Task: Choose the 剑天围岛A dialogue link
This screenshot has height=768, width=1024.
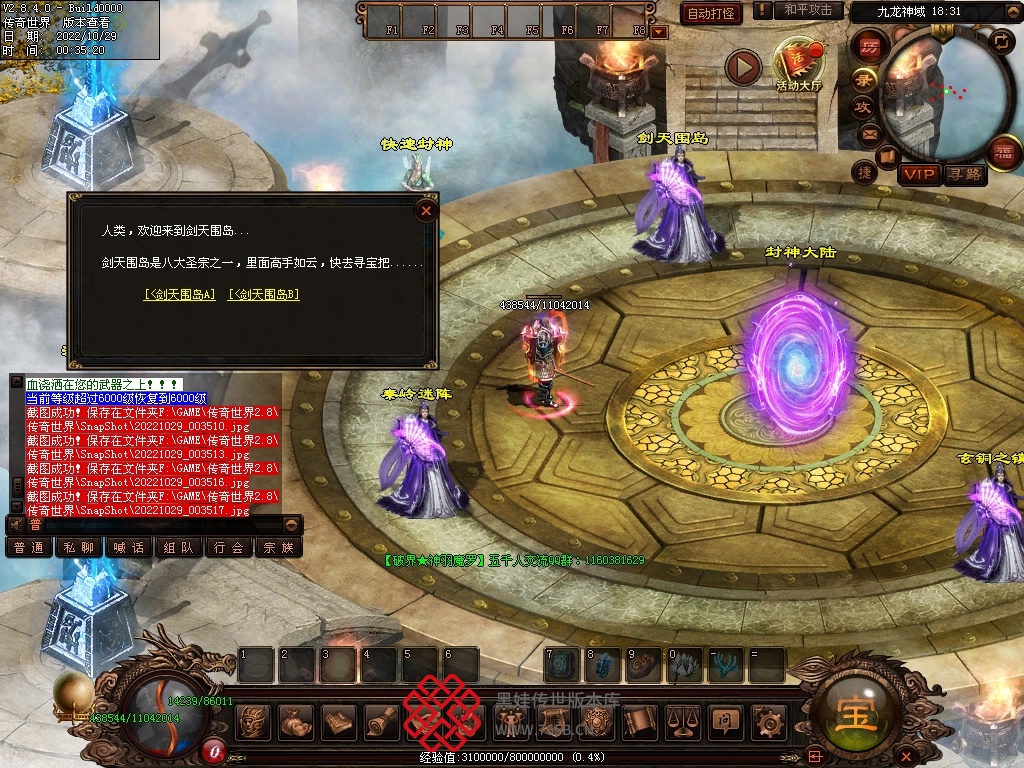Action: coord(180,295)
